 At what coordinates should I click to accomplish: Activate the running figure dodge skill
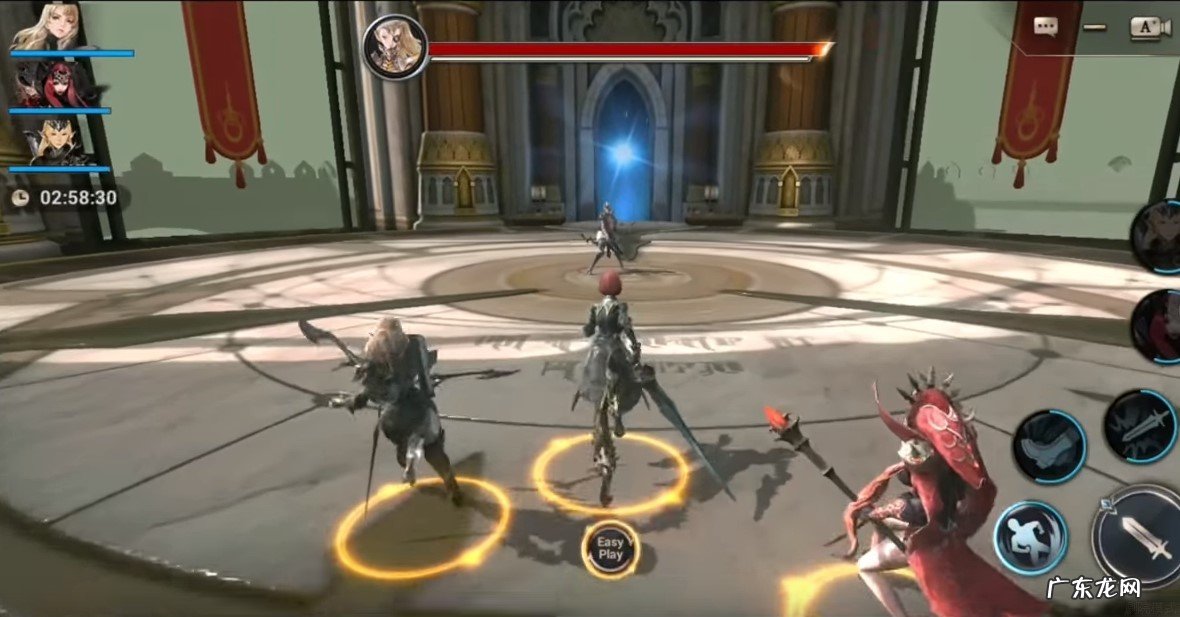[x=1030, y=538]
